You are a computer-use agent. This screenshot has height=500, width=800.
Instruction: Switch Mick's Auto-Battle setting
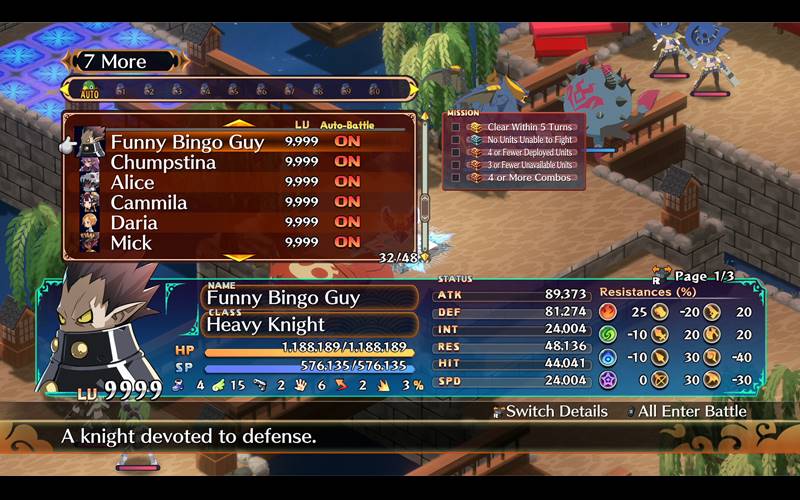point(347,242)
